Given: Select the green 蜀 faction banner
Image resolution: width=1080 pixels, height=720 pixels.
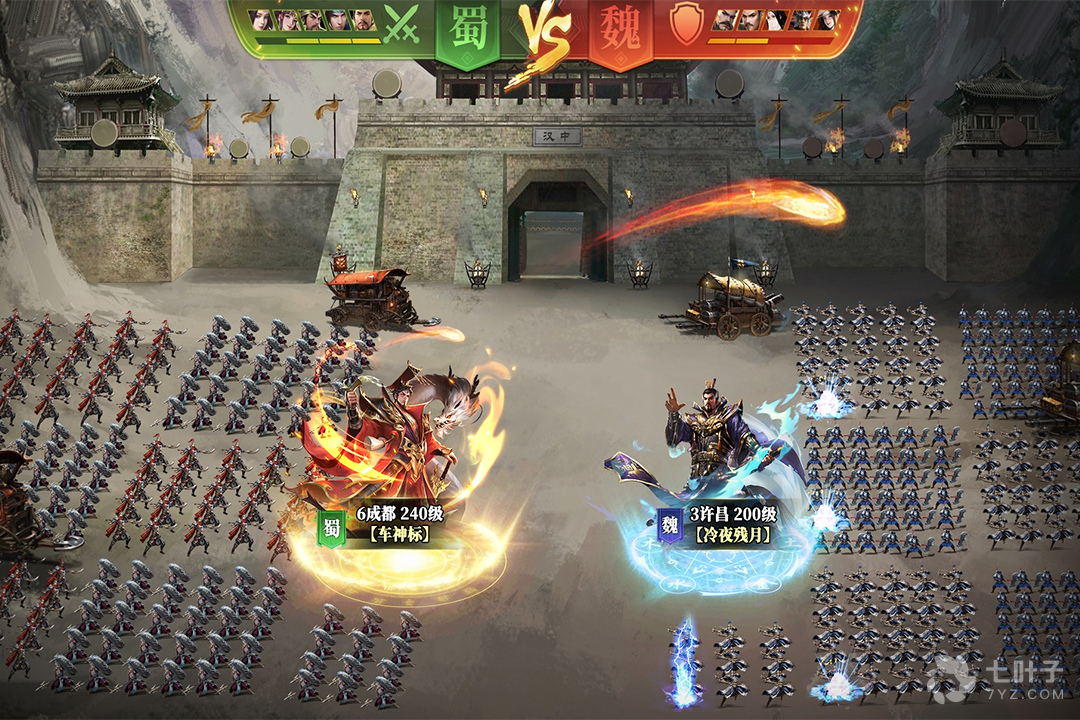Looking at the screenshot, I should [x=469, y=30].
